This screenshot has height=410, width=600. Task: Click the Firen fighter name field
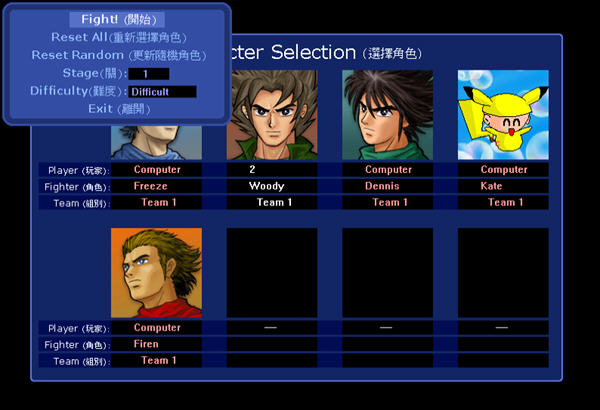pos(157,344)
